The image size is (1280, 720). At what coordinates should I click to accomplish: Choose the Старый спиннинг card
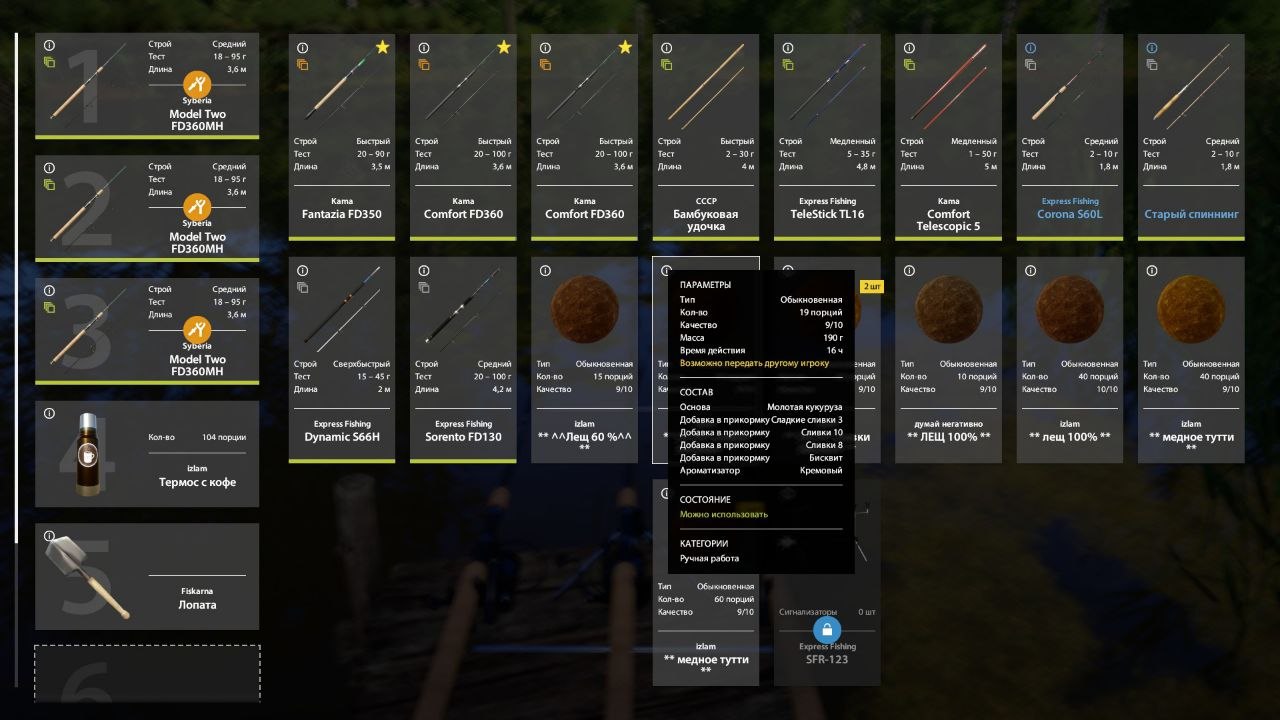click(x=1191, y=137)
